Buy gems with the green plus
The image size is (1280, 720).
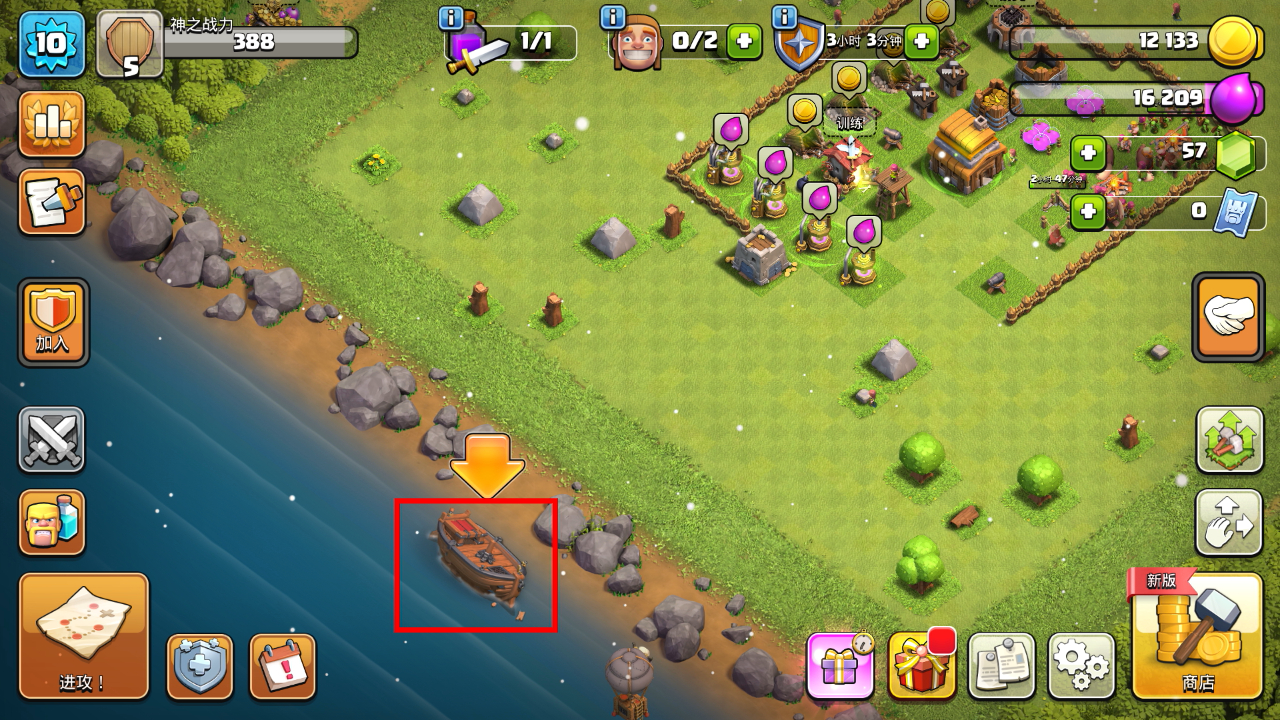click(x=1088, y=154)
